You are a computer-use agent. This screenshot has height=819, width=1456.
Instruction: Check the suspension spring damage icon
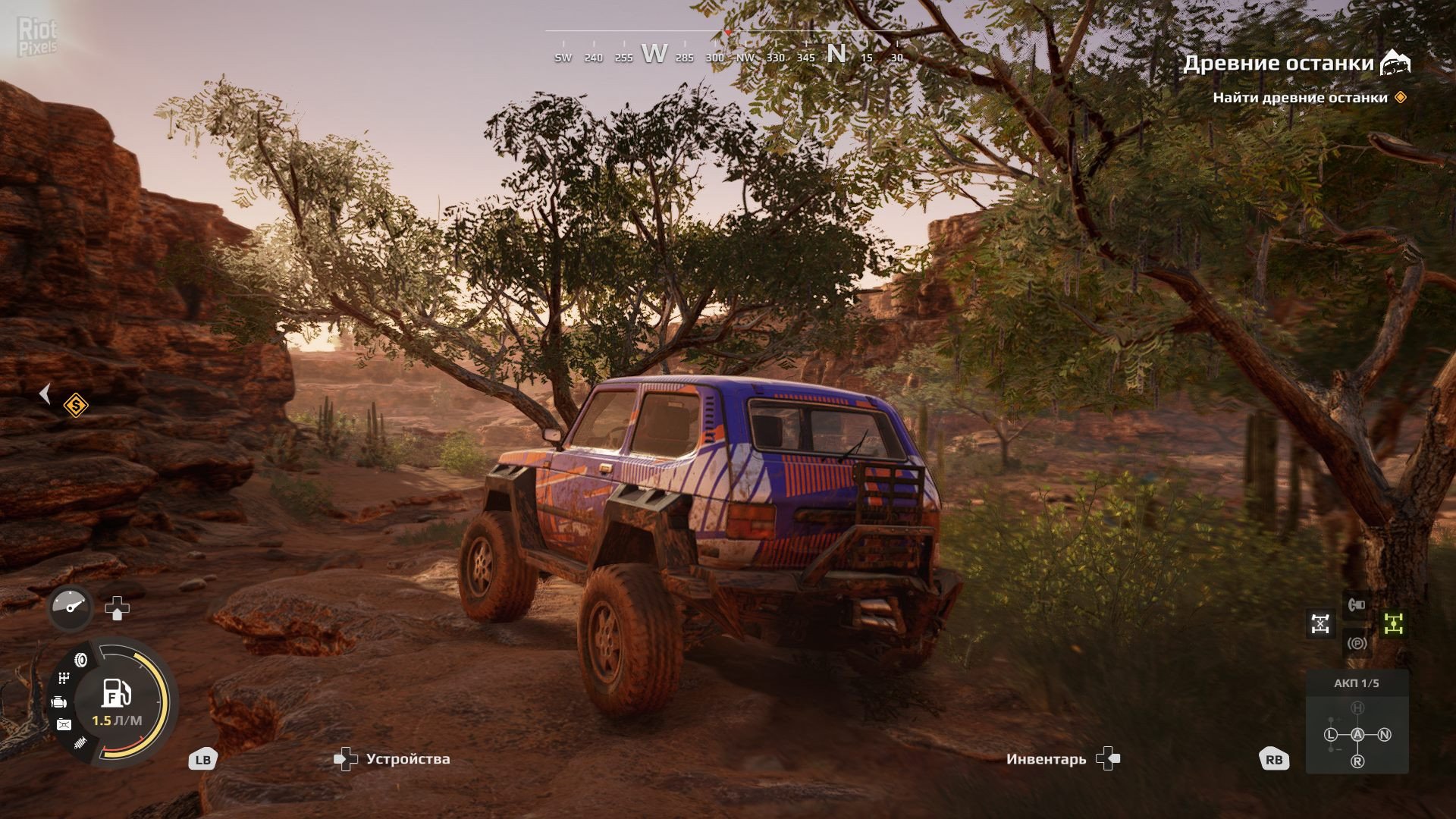coord(80,743)
